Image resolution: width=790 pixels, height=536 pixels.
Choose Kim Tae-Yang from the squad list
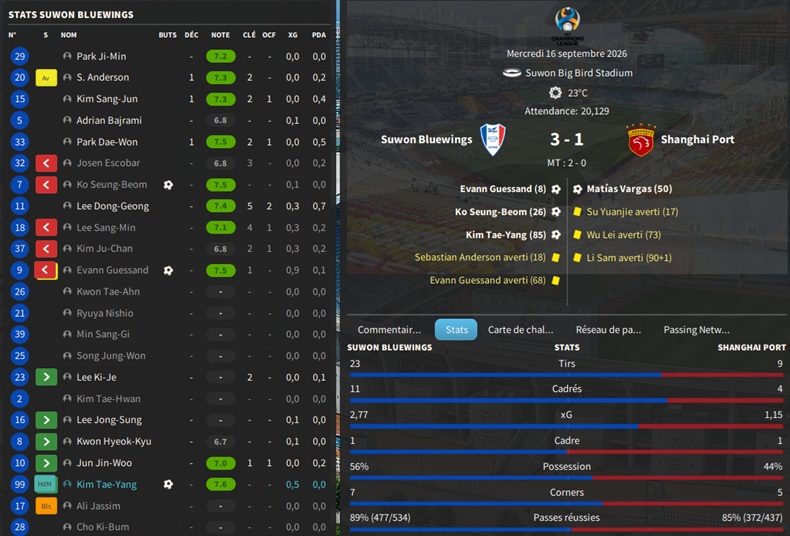point(107,484)
